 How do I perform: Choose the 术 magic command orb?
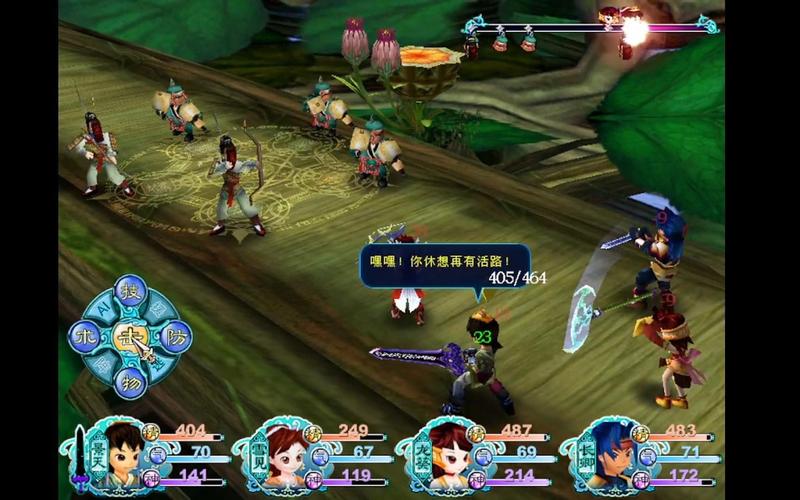(x=83, y=338)
